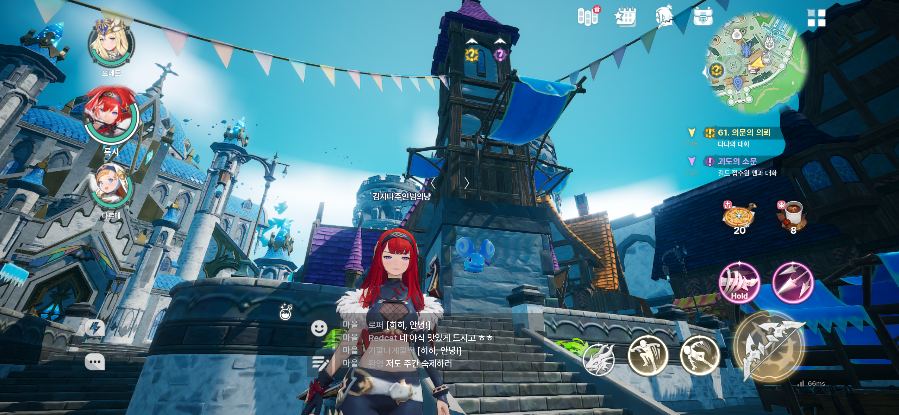This screenshot has height=415, width=899.
Task: Switch to the blonde party member portrait
Action: [x=111, y=41]
